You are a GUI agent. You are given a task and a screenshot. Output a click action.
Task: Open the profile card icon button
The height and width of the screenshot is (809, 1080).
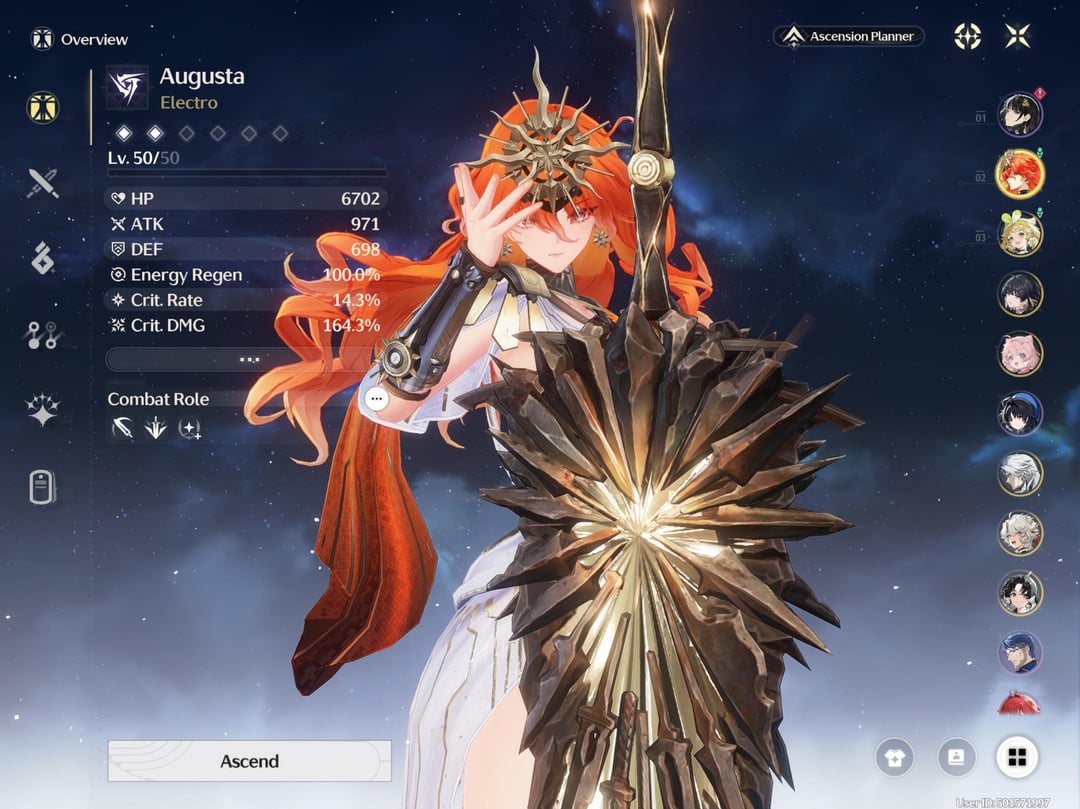point(956,757)
